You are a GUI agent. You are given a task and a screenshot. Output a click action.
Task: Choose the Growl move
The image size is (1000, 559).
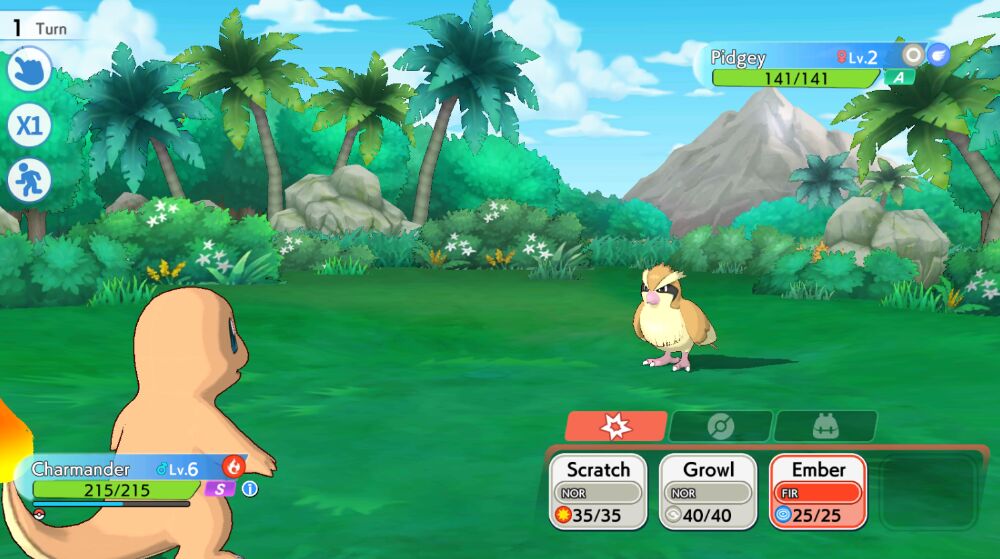708,491
